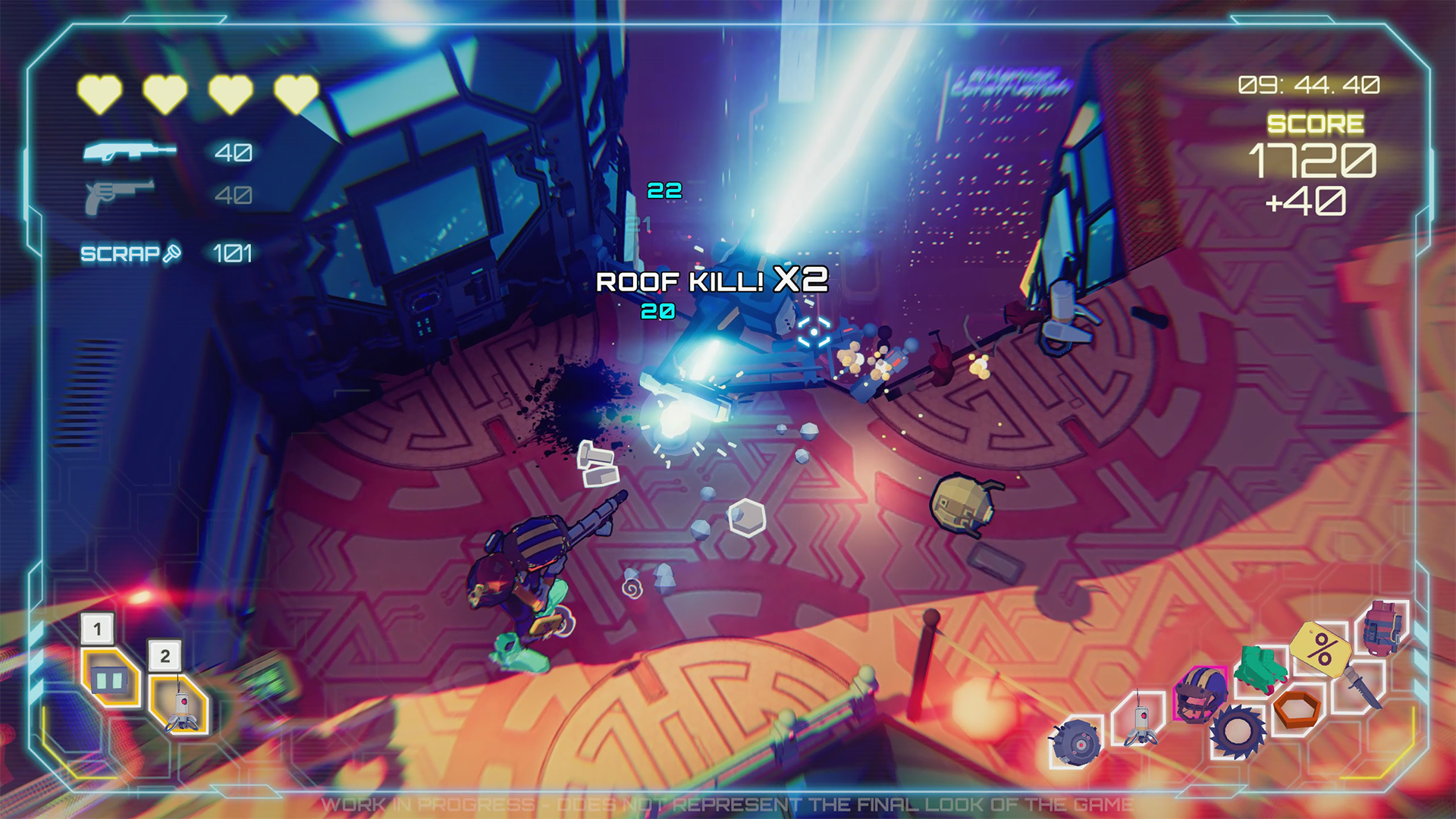Choose the orange hexagonal ring item
Viewport: 1456px width, 819px height.
point(1298,709)
